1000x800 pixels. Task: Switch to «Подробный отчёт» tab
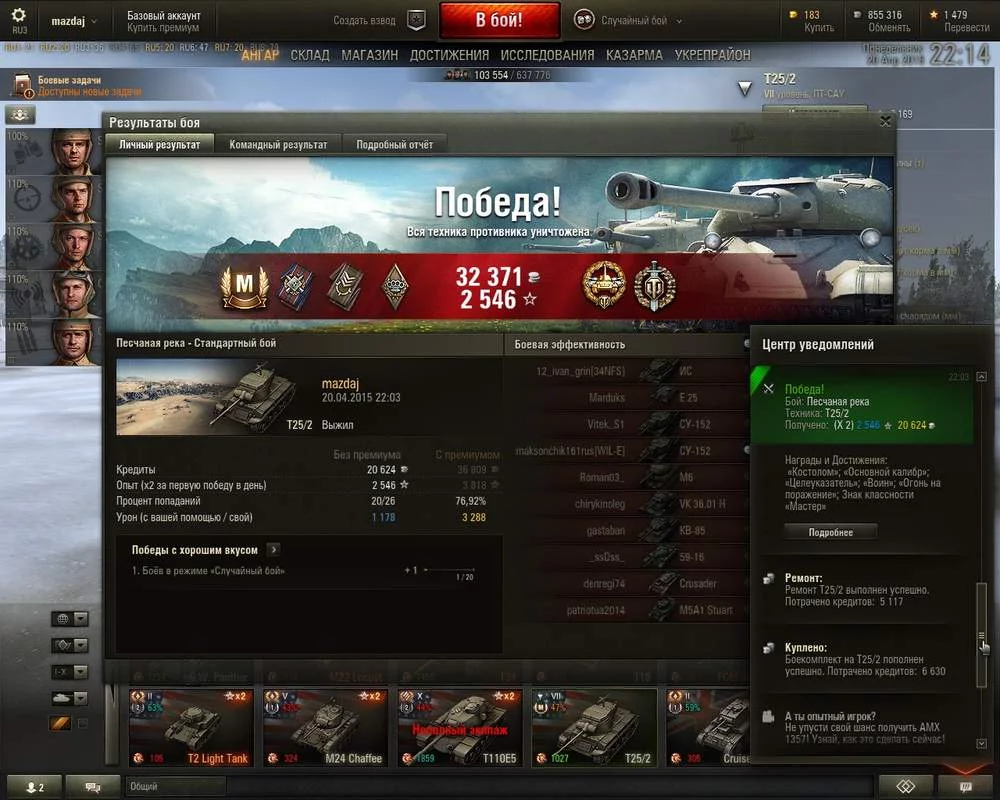[395, 144]
